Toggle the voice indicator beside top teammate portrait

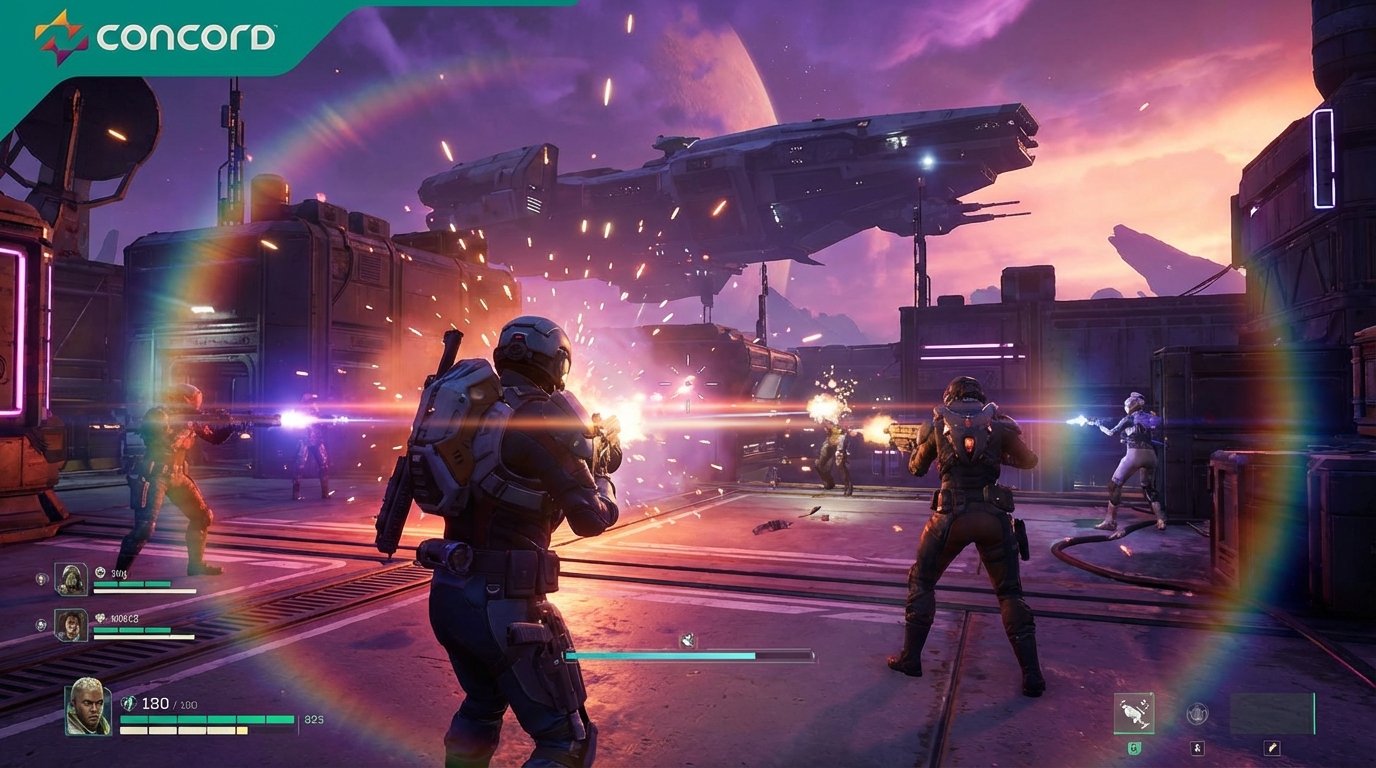(x=42, y=578)
